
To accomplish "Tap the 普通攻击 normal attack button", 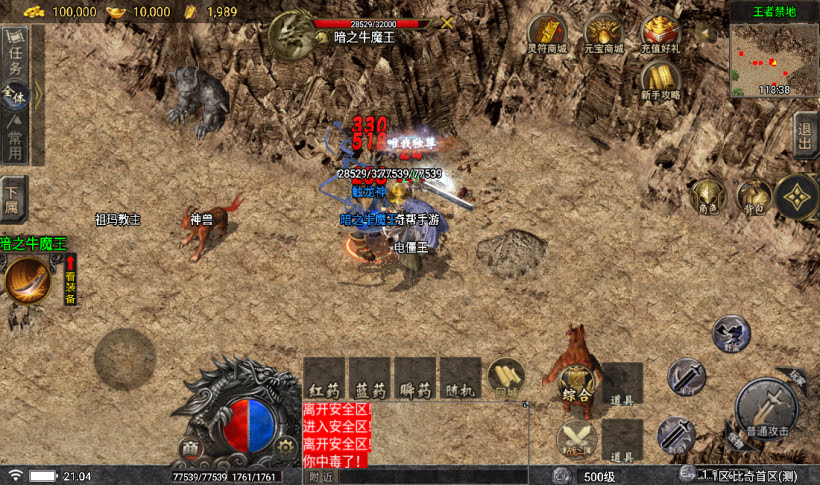I will point(766,409).
